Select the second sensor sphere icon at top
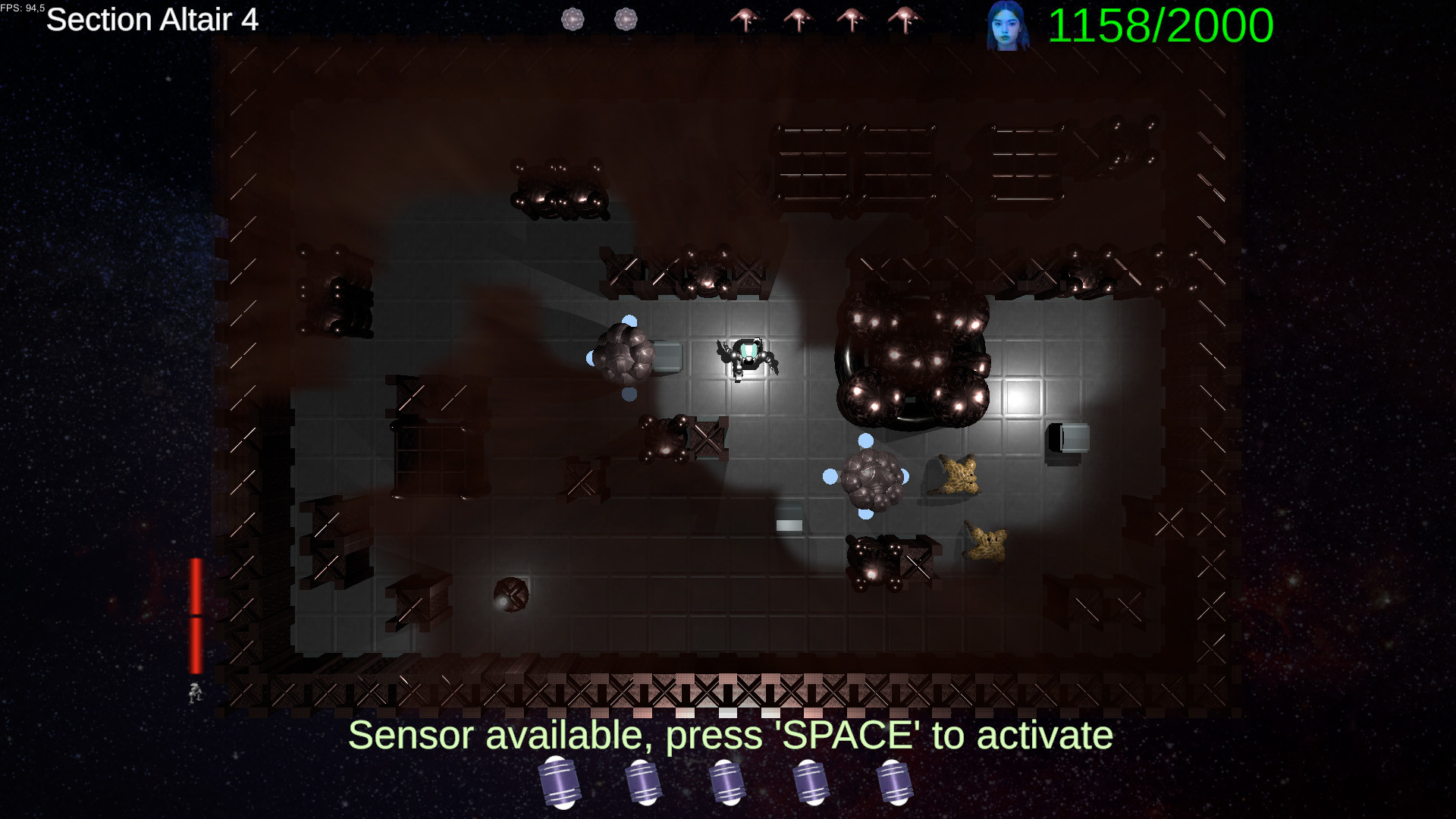1456x819 pixels. 626,19
